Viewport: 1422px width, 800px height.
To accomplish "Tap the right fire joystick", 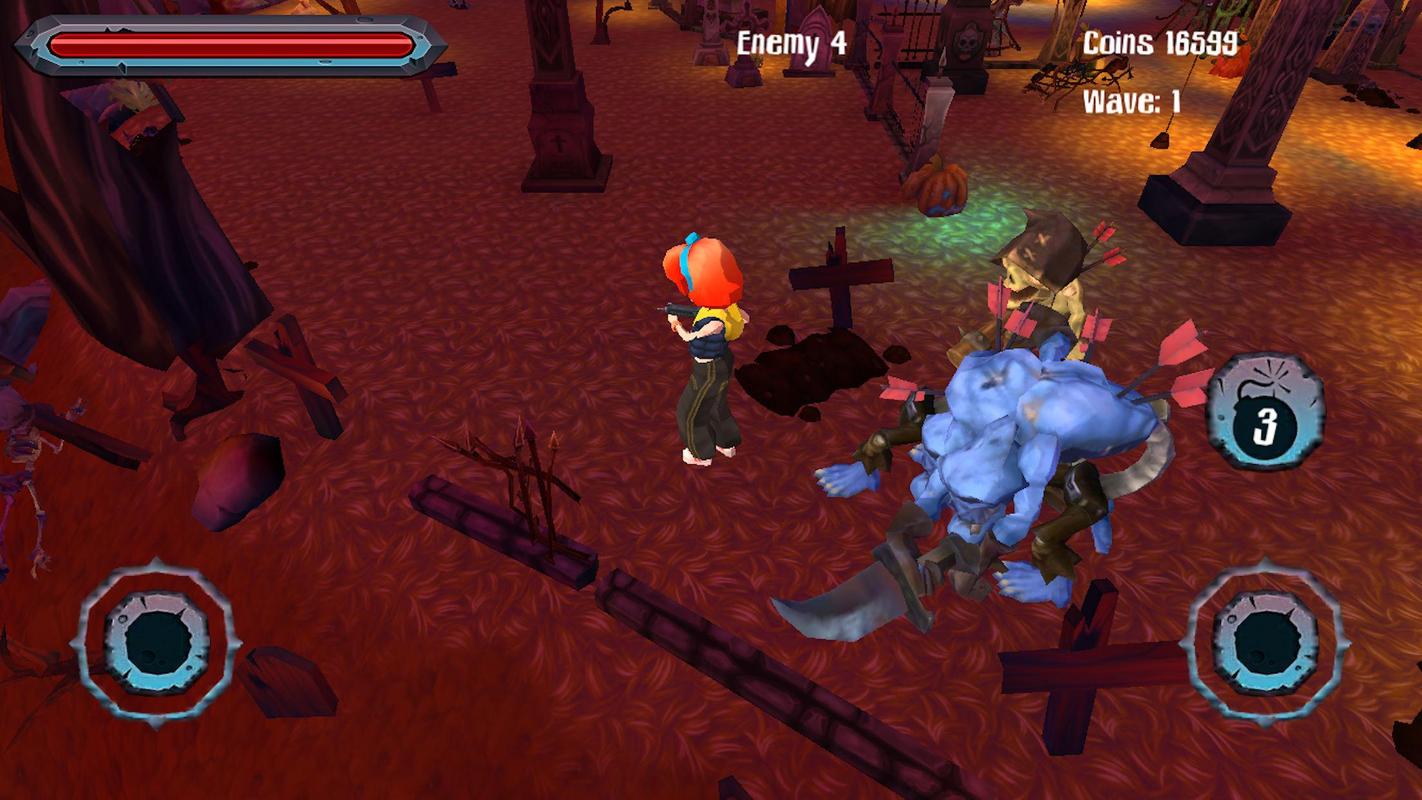I will pos(1265,642).
